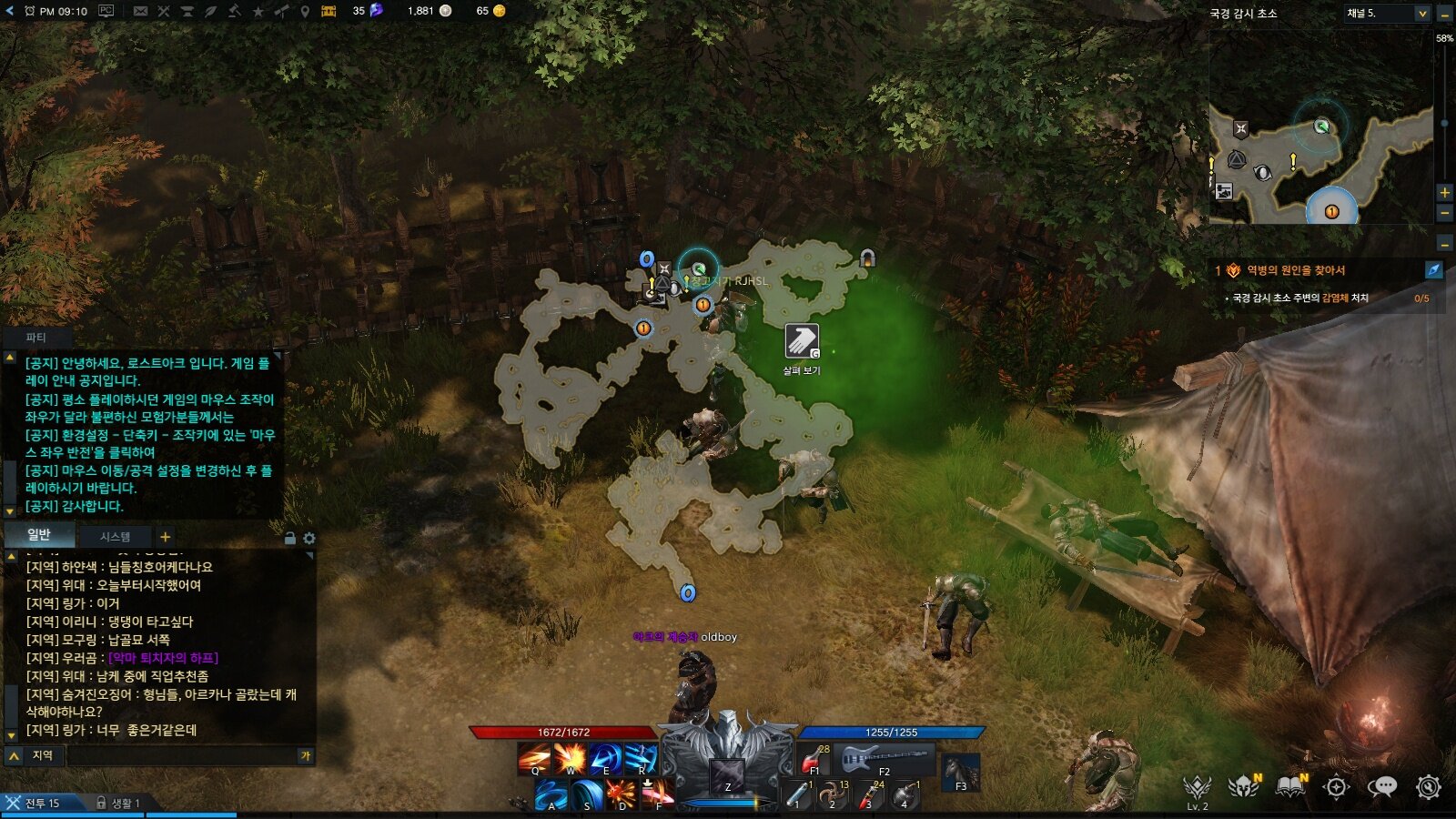Image resolution: width=1456 pixels, height=819 pixels.
Task: Open the 채널 5 channel dropdown
Action: point(1386,14)
